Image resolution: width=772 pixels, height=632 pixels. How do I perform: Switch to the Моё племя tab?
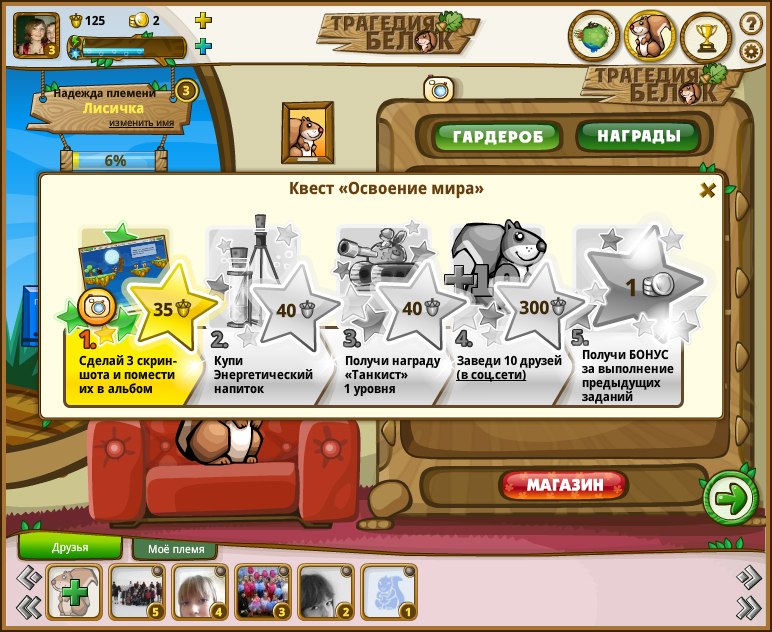click(176, 549)
